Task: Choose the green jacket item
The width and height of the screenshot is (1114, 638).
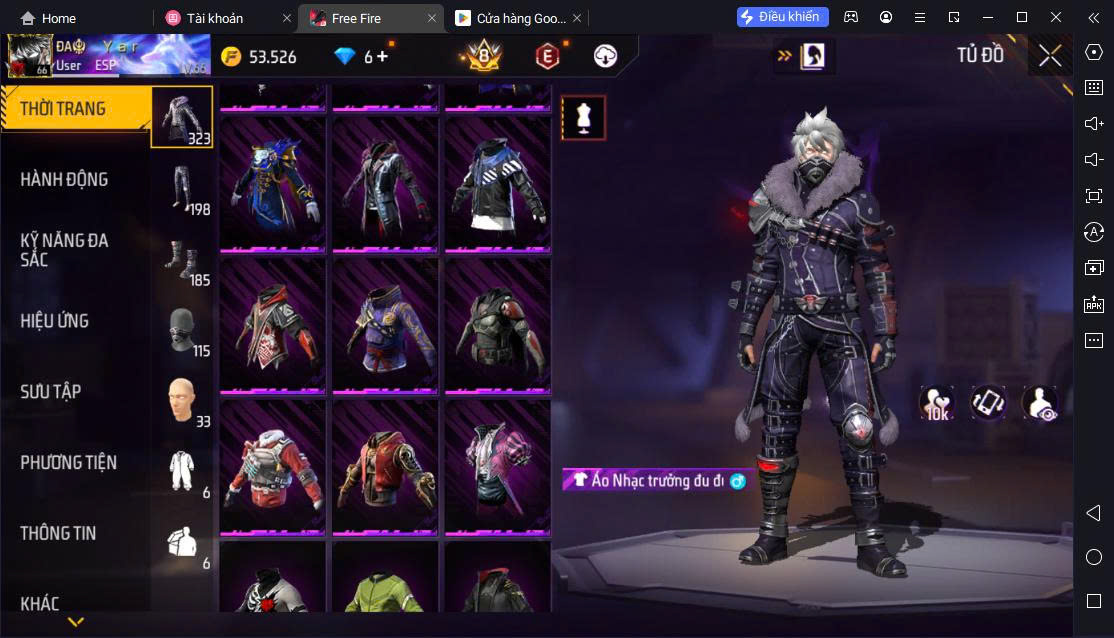Action: click(x=385, y=592)
